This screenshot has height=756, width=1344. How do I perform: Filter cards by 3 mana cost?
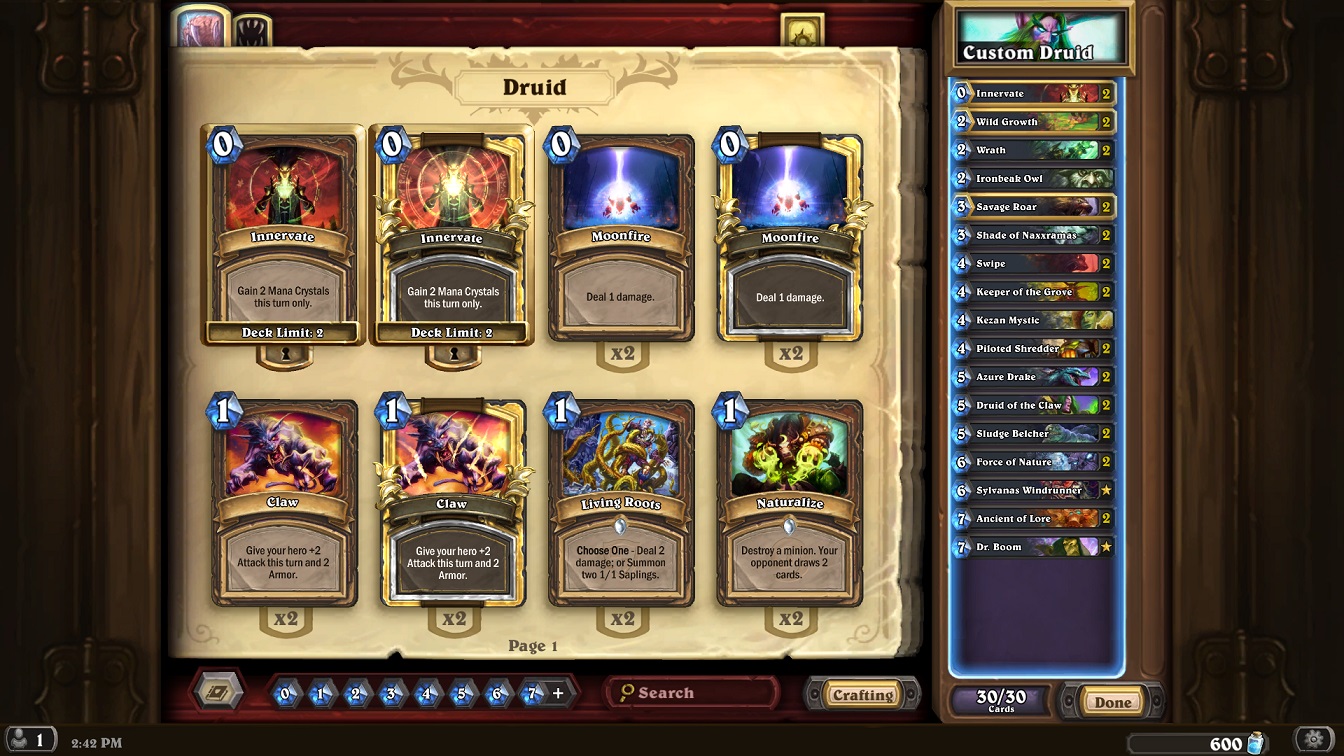point(392,693)
